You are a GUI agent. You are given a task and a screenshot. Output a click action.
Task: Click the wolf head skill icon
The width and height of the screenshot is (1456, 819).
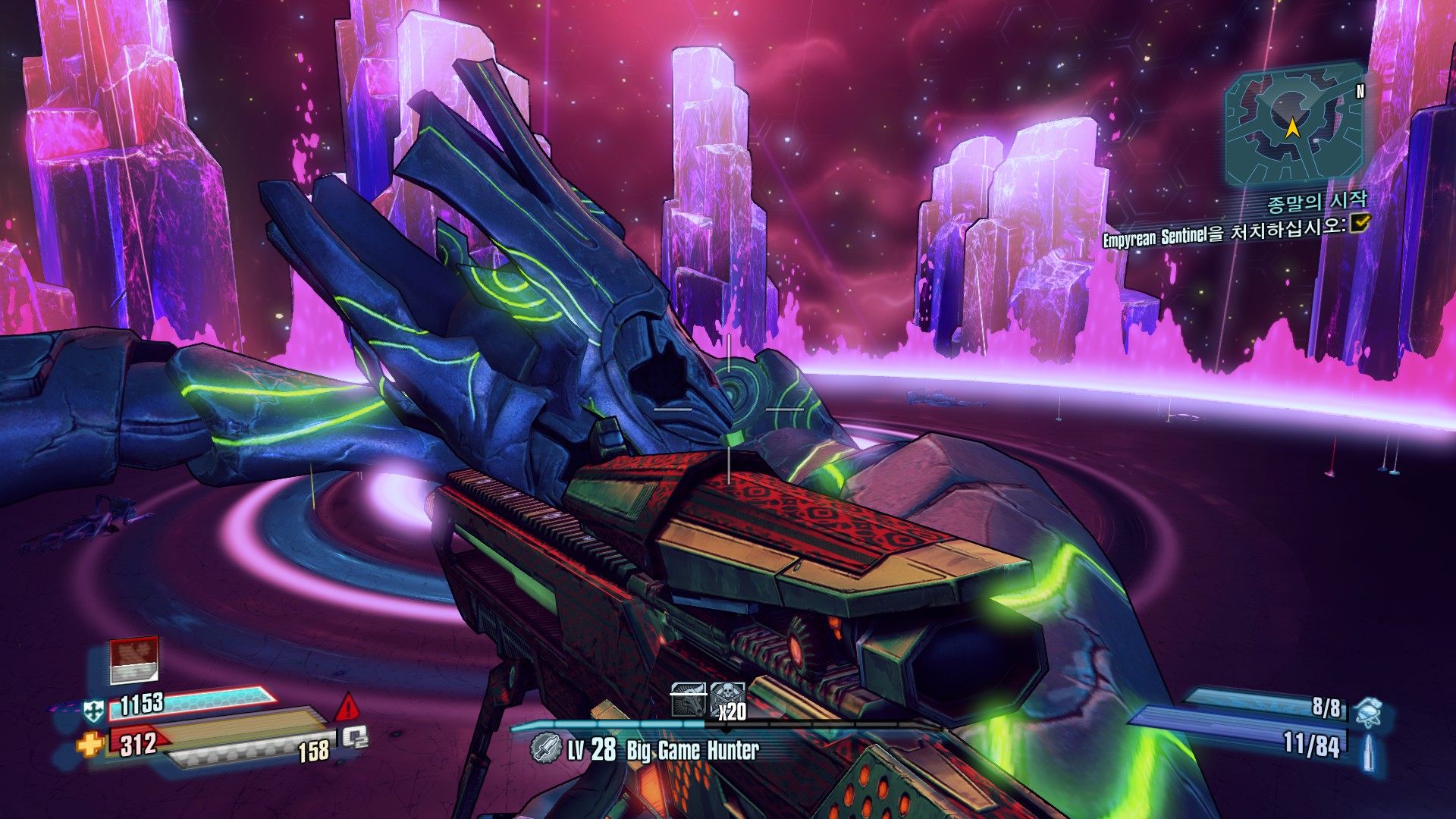pyautogui.click(x=688, y=700)
